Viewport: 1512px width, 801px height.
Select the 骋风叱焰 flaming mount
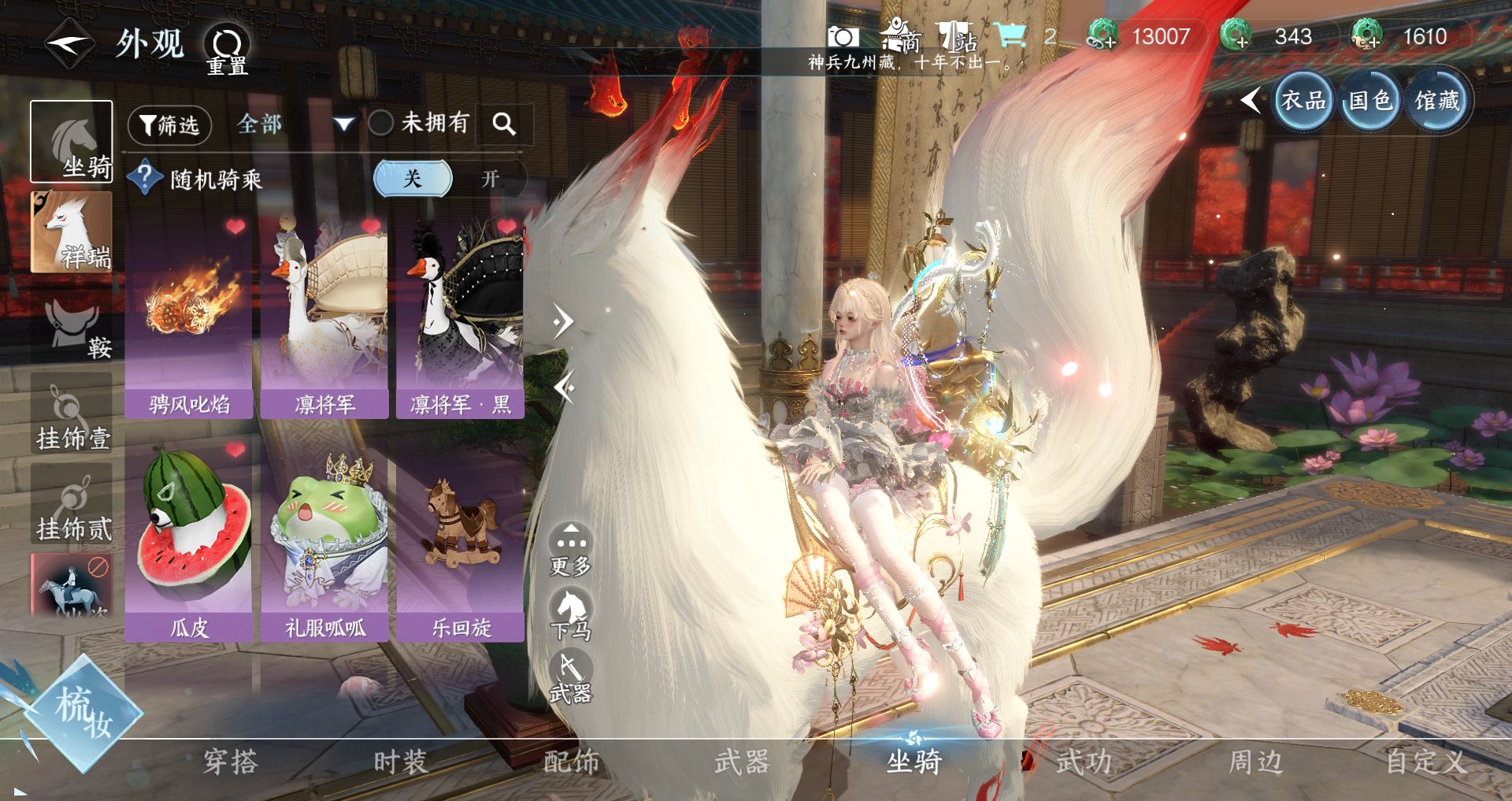click(189, 317)
